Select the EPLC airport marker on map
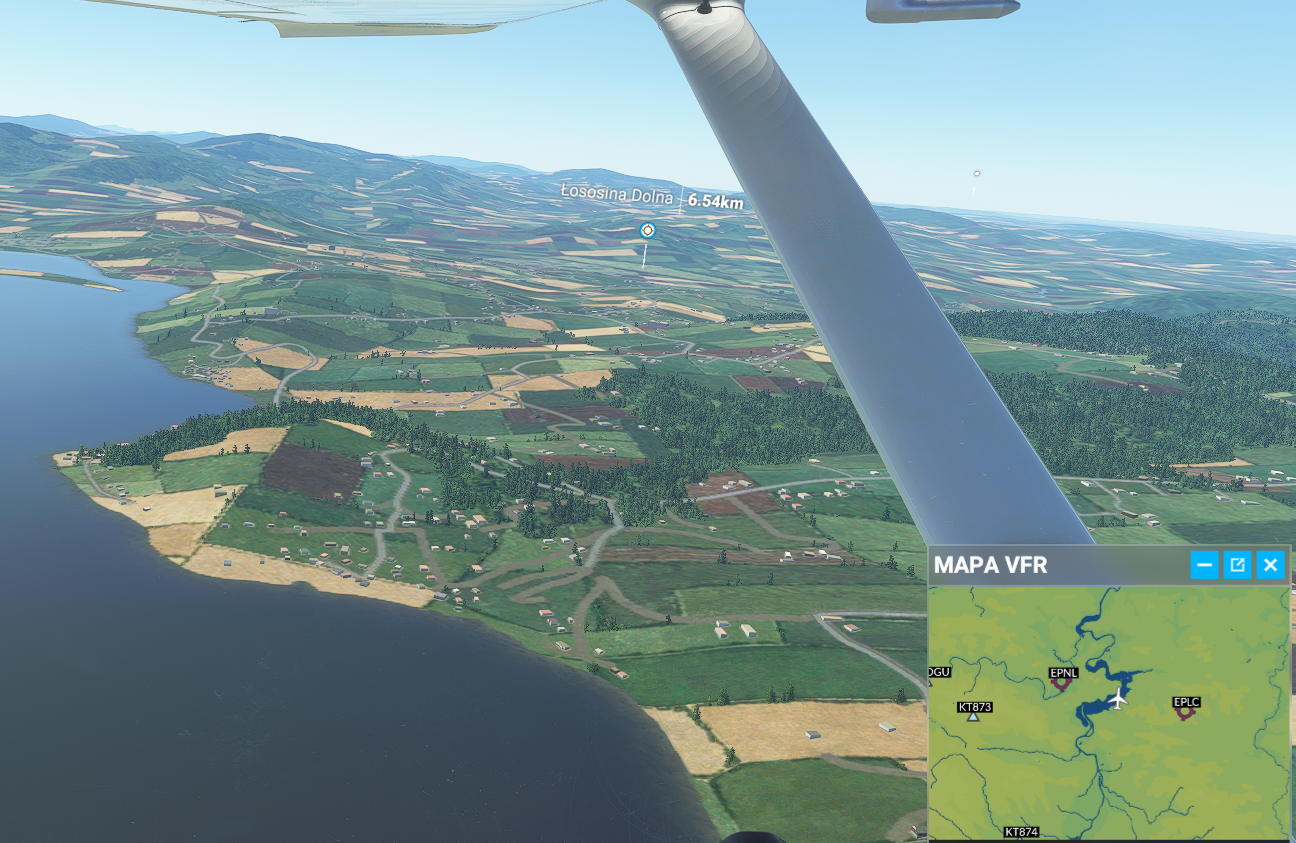This screenshot has height=843, width=1296. [1185, 714]
